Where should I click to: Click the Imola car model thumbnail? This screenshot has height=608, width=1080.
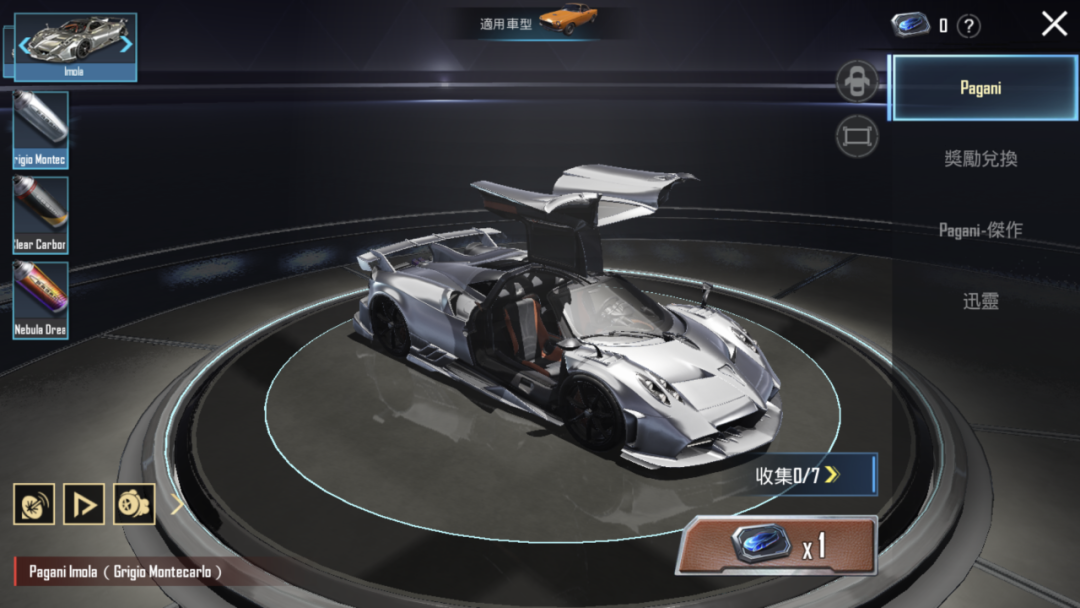click(x=75, y=44)
